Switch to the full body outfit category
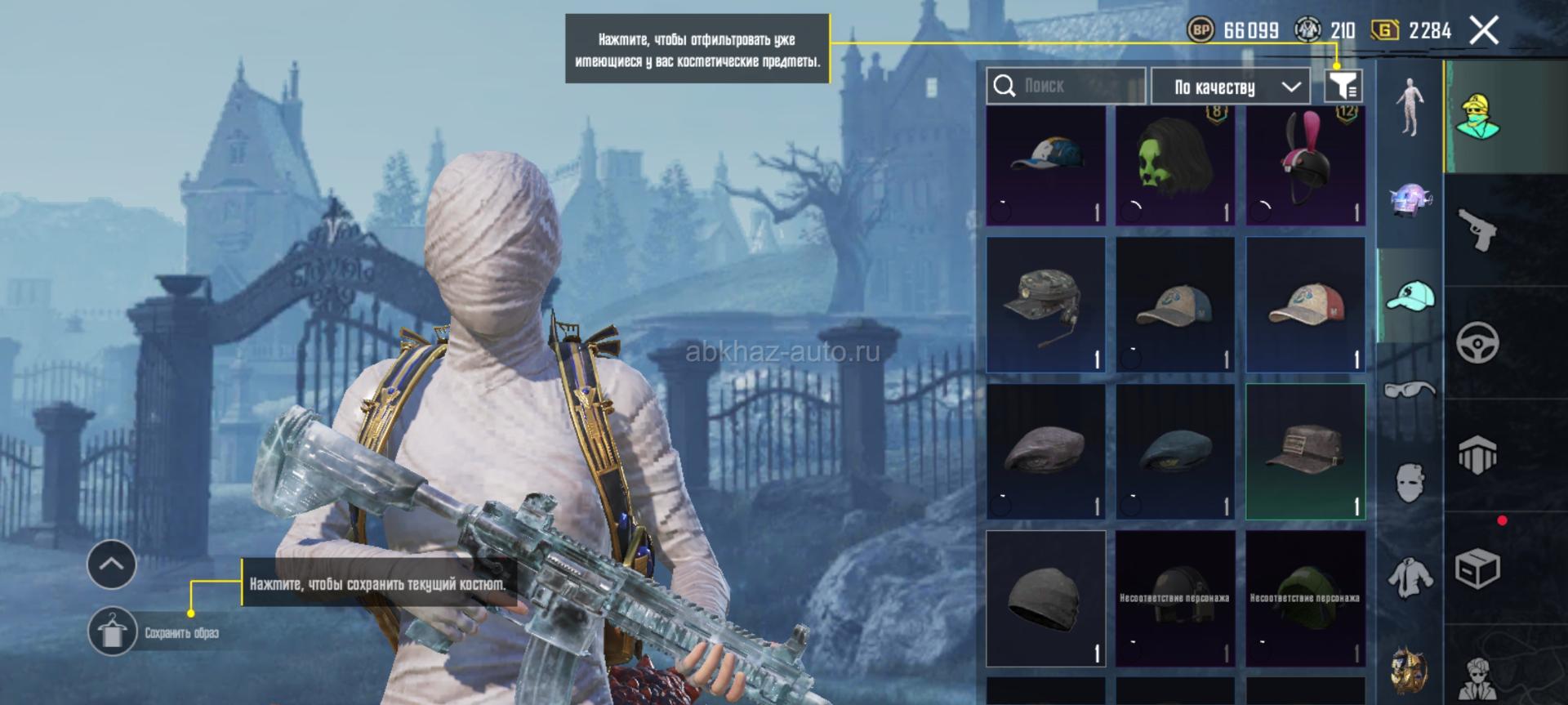Viewport: 1568px width, 705px height. tap(1409, 106)
